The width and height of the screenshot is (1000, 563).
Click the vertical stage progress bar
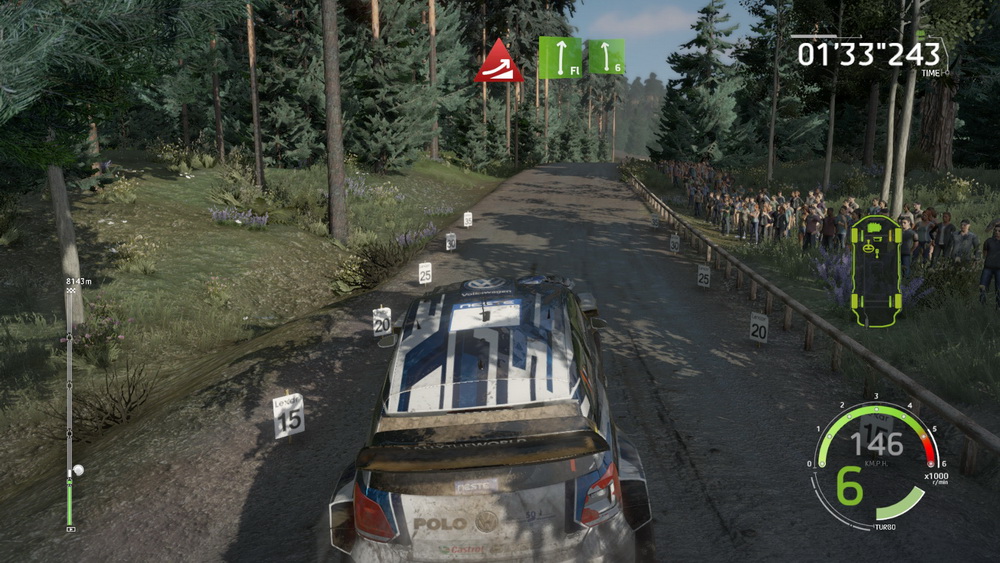pos(69,410)
